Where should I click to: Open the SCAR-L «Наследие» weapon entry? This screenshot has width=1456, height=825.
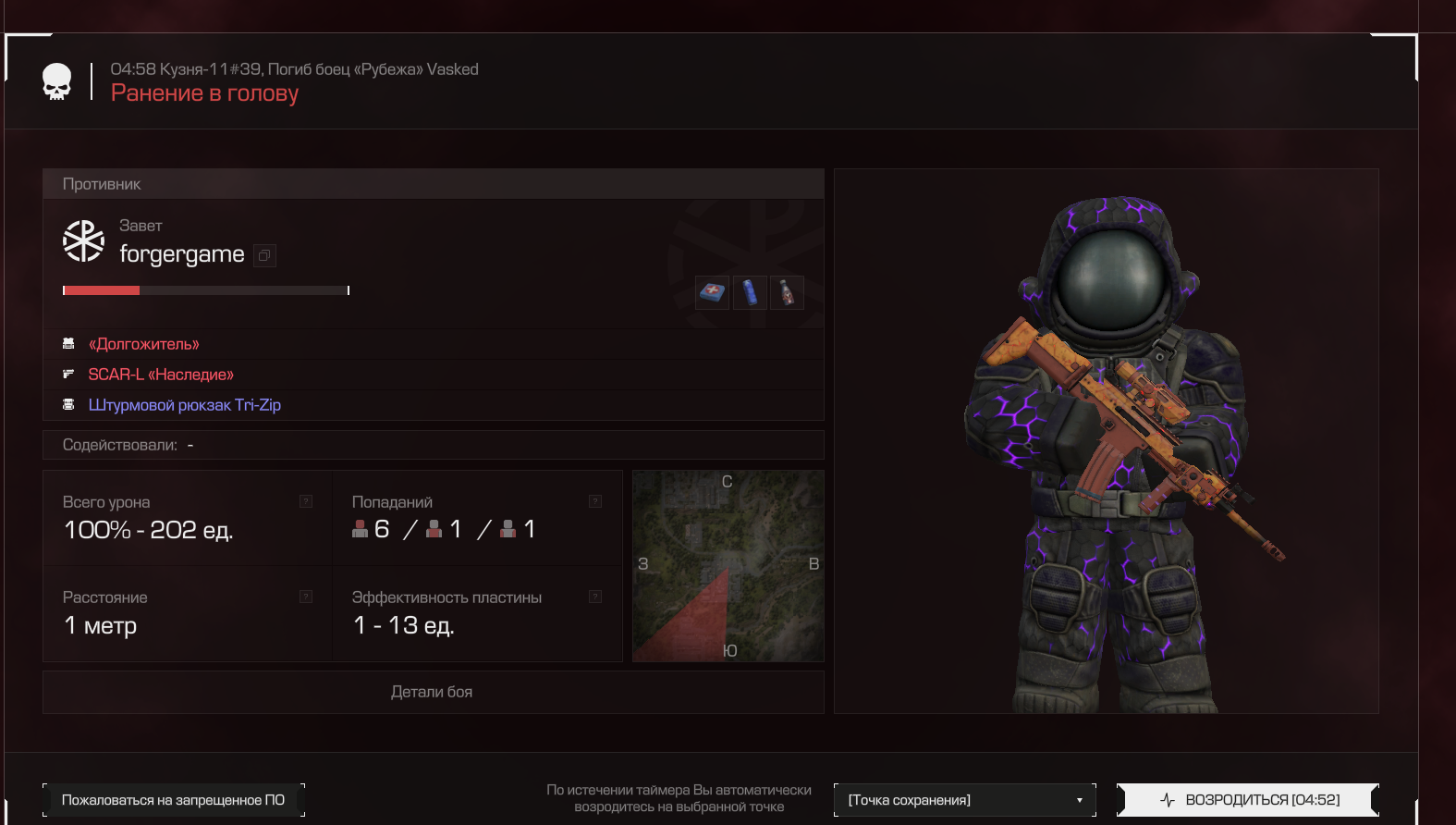point(161,375)
